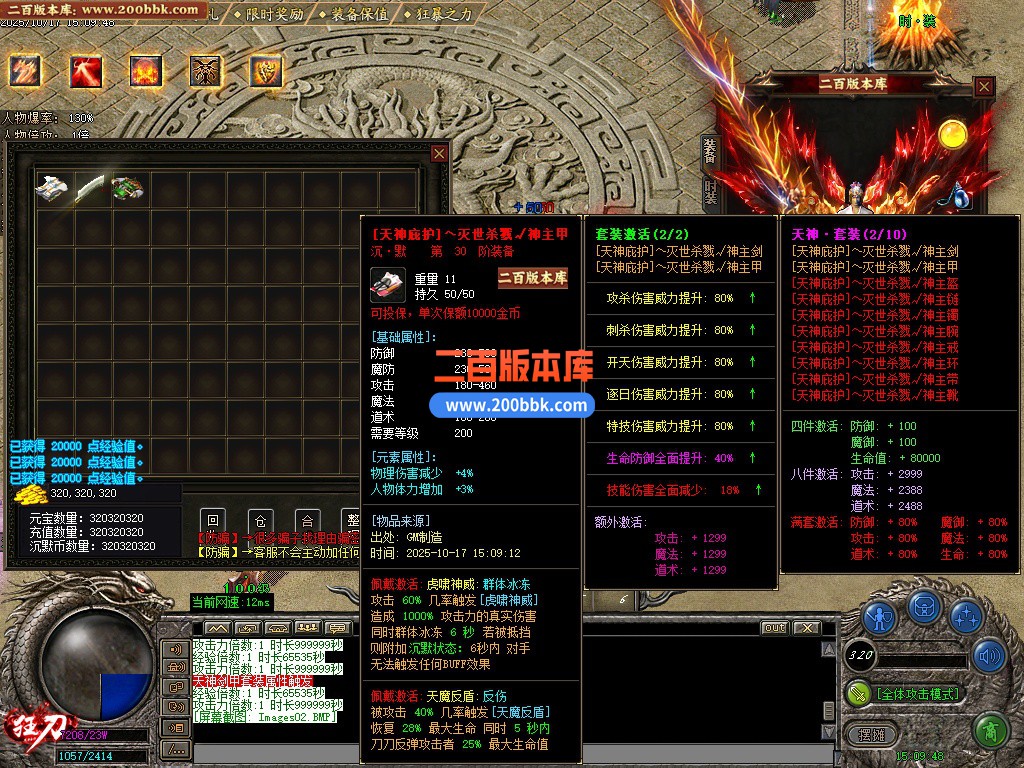The image size is (1024, 768).
Task: Toggle the sound speaker button
Action: [990, 656]
